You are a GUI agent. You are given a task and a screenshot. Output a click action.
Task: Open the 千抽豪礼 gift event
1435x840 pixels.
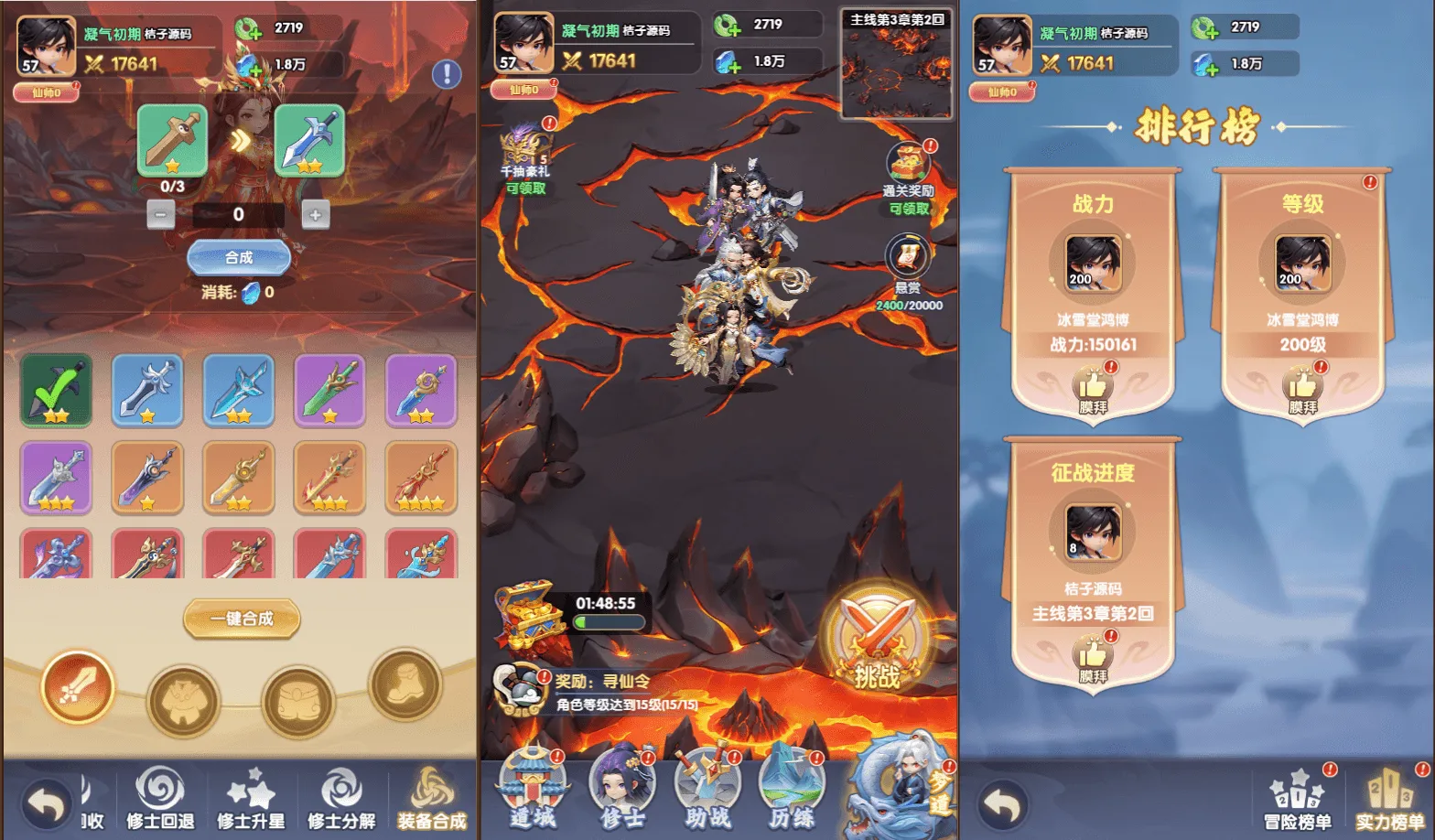click(525, 156)
